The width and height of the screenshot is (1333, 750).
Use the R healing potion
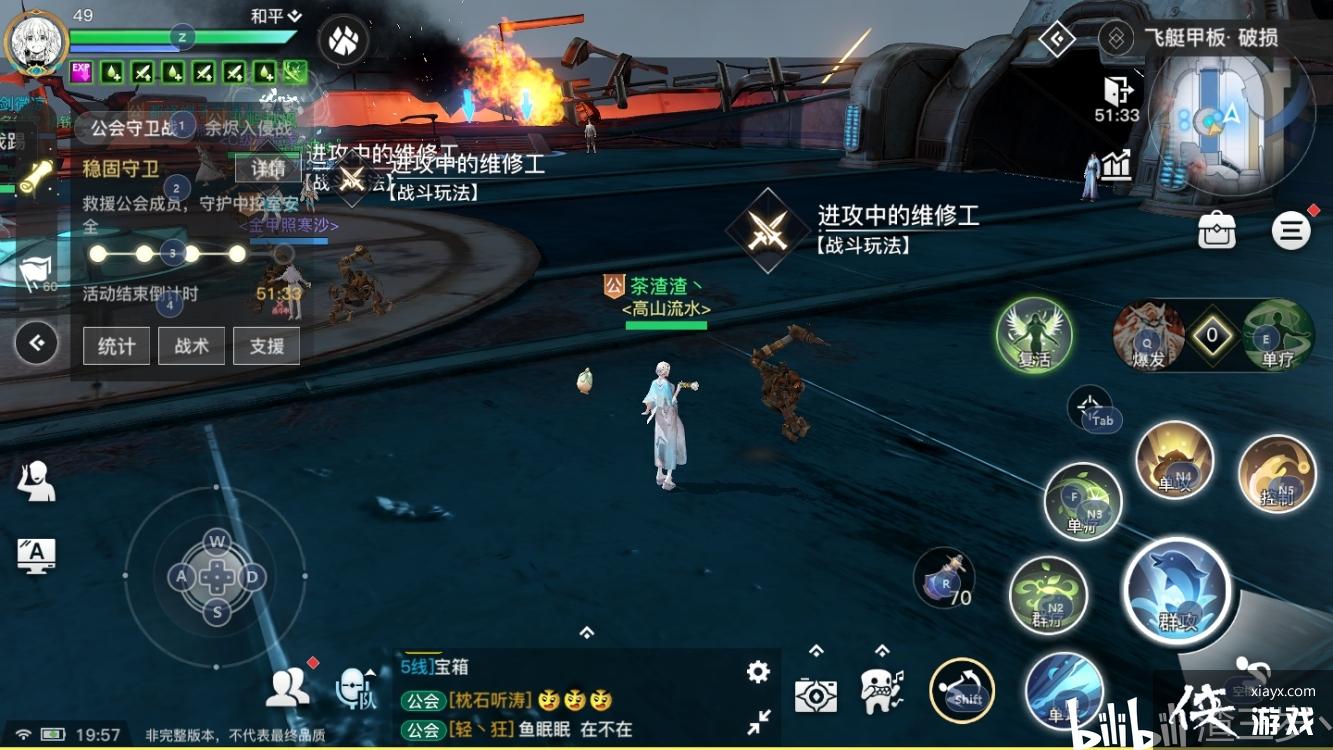[x=944, y=578]
